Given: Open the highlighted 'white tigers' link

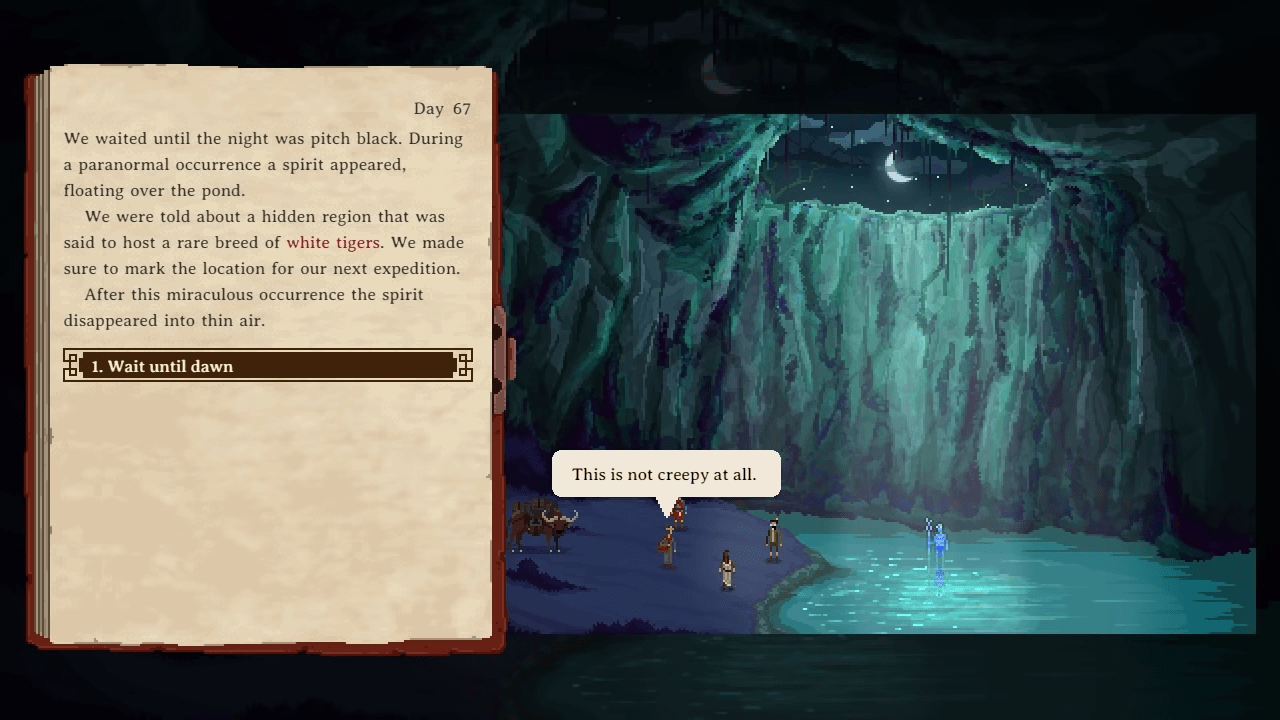Looking at the screenshot, I should click(332, 243).
